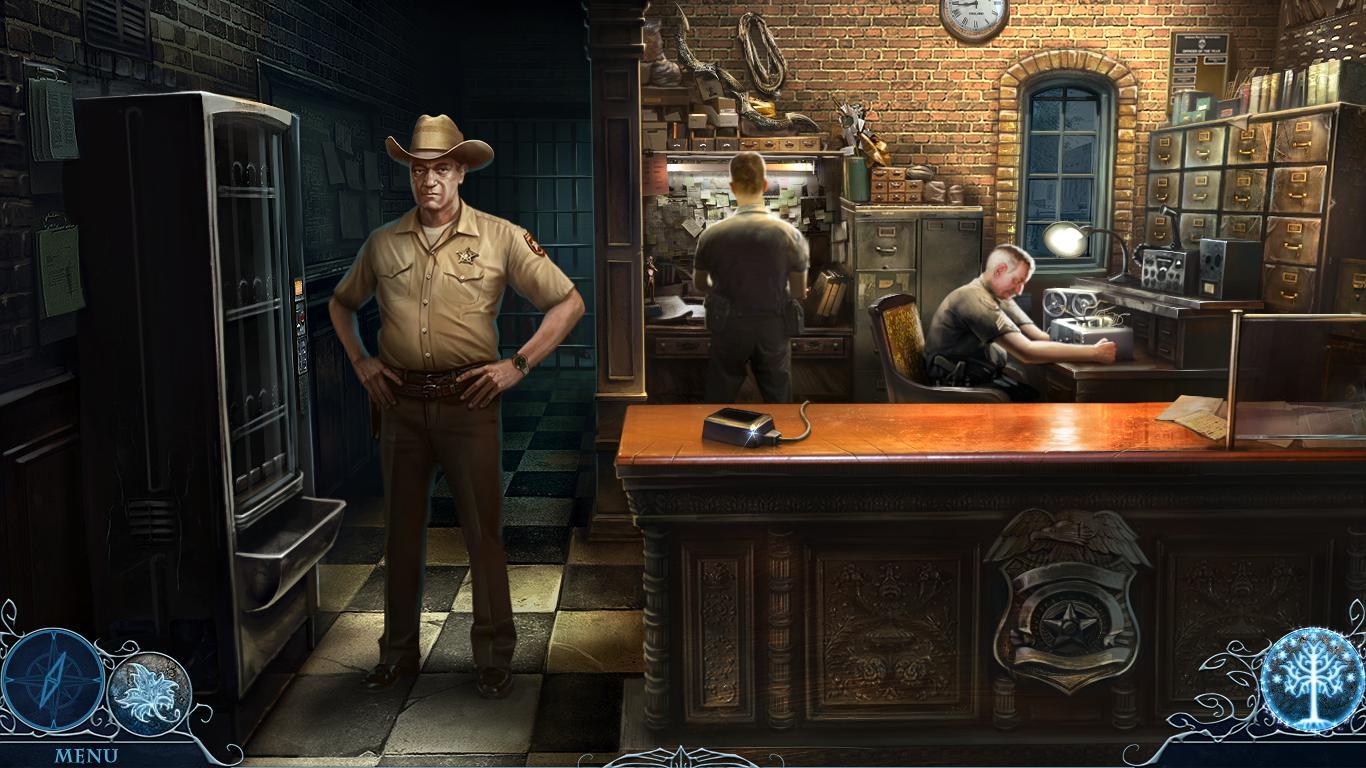Expand the inventory ornament at bottom center
The image size is (1366, 768).
[x=683, y=757]
